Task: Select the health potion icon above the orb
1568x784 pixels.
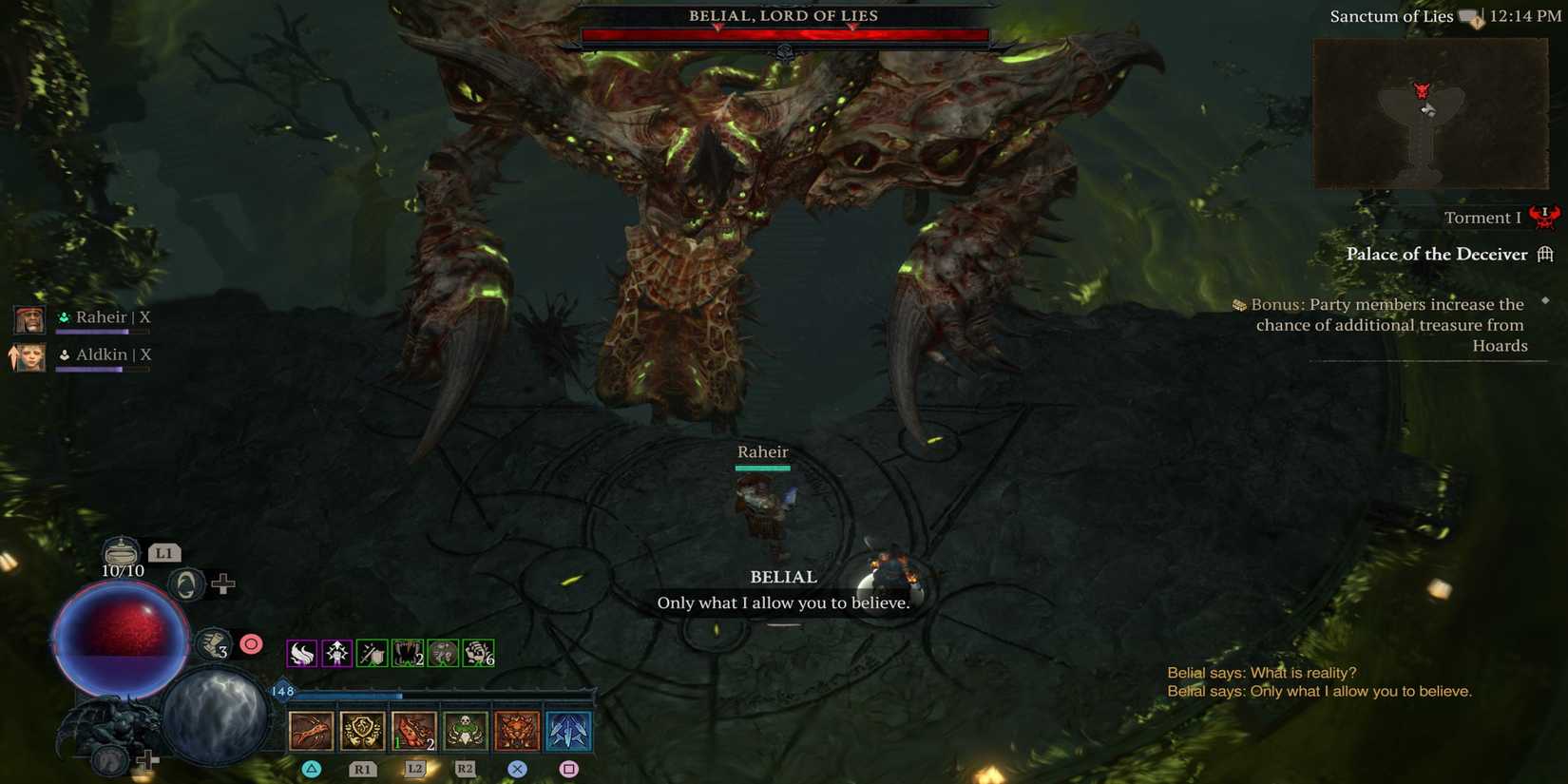Action: (x=120, y=552)
